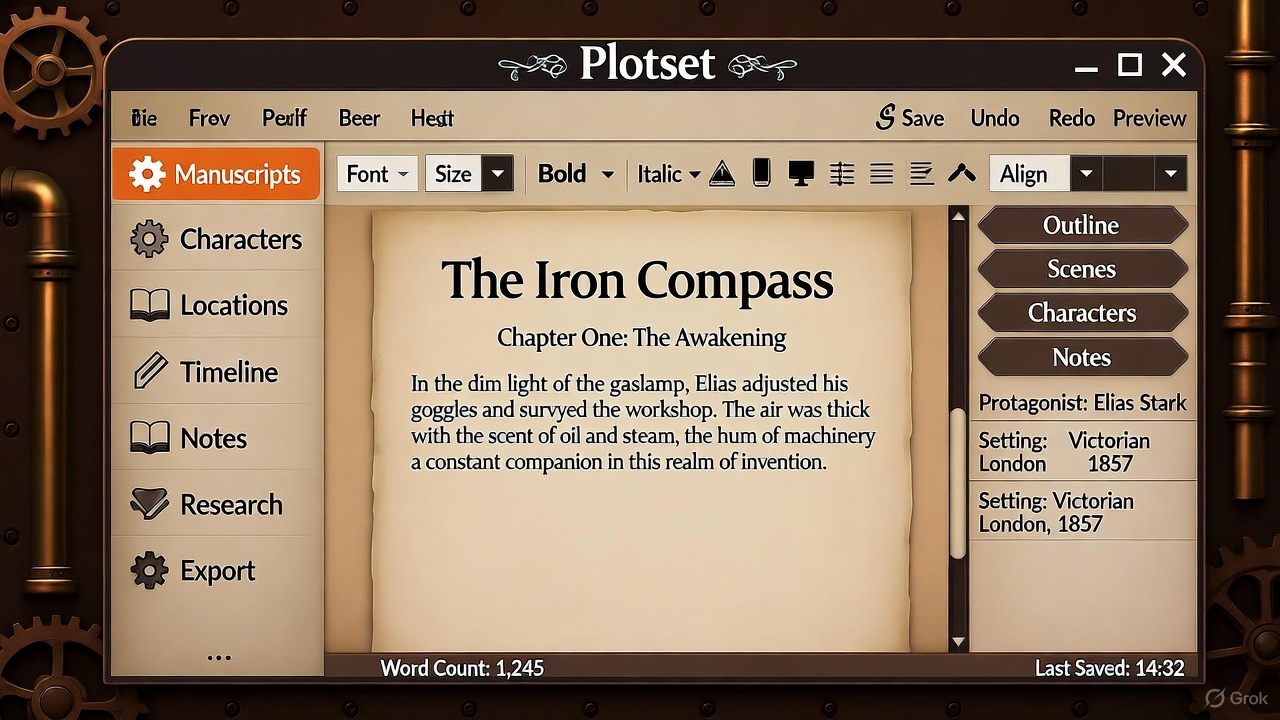
Task: Go to Locations in the sidebar
Action: (x=217, y=306)
